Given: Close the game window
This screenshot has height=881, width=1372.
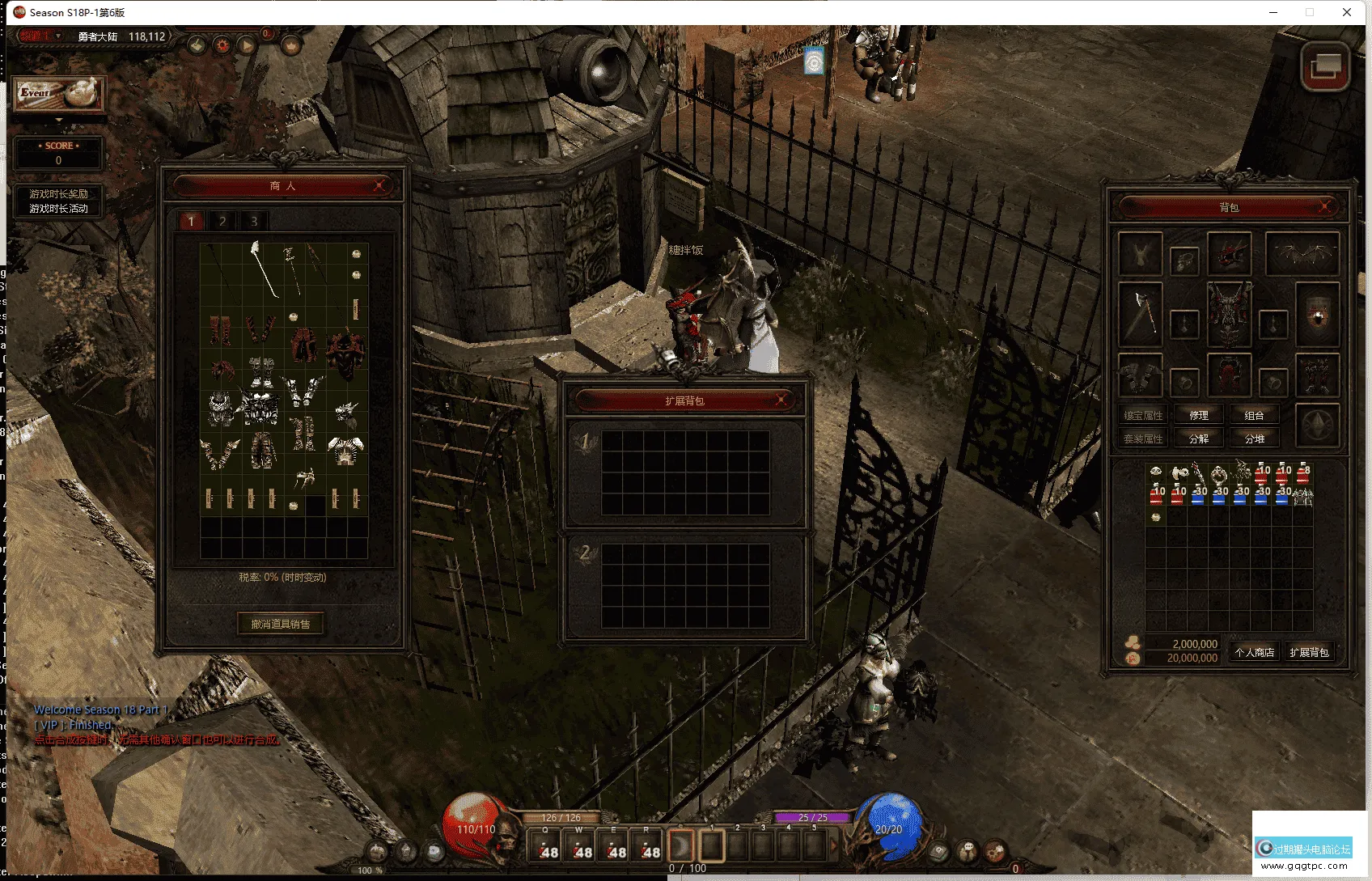Looking at the screenshot, I should tap(1347, 12).
